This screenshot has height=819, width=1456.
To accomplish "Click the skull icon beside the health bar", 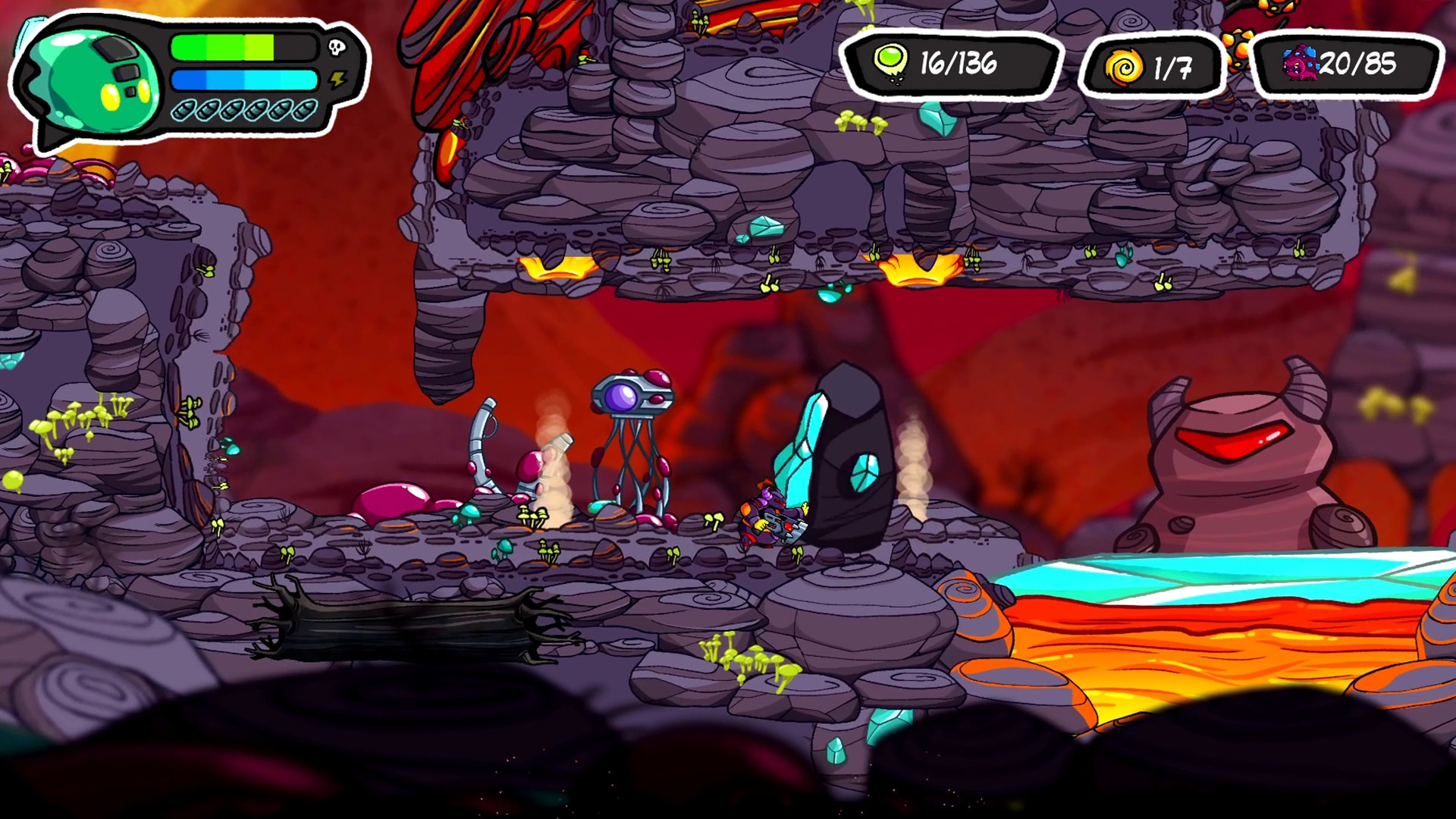I will 337,48.
